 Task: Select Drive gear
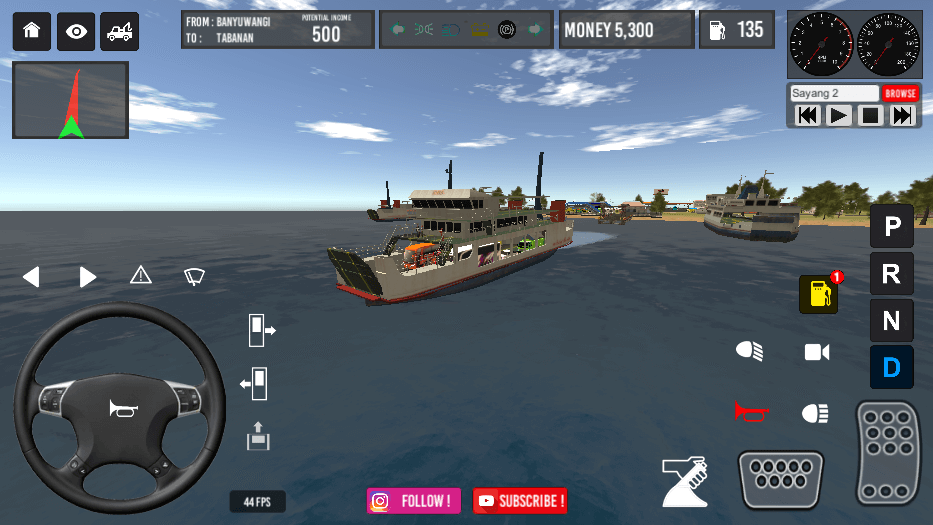tap(891, 368)
